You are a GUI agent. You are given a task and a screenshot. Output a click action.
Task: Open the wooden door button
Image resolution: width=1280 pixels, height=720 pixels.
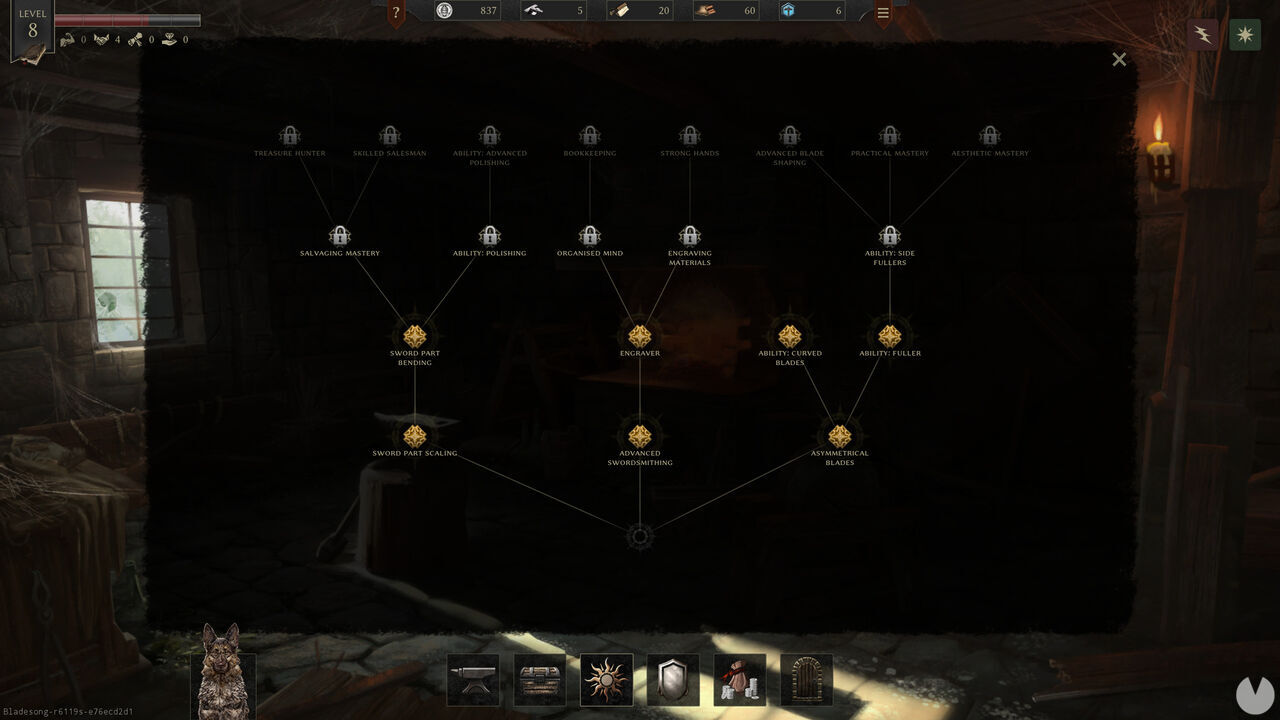pos(806,680)
